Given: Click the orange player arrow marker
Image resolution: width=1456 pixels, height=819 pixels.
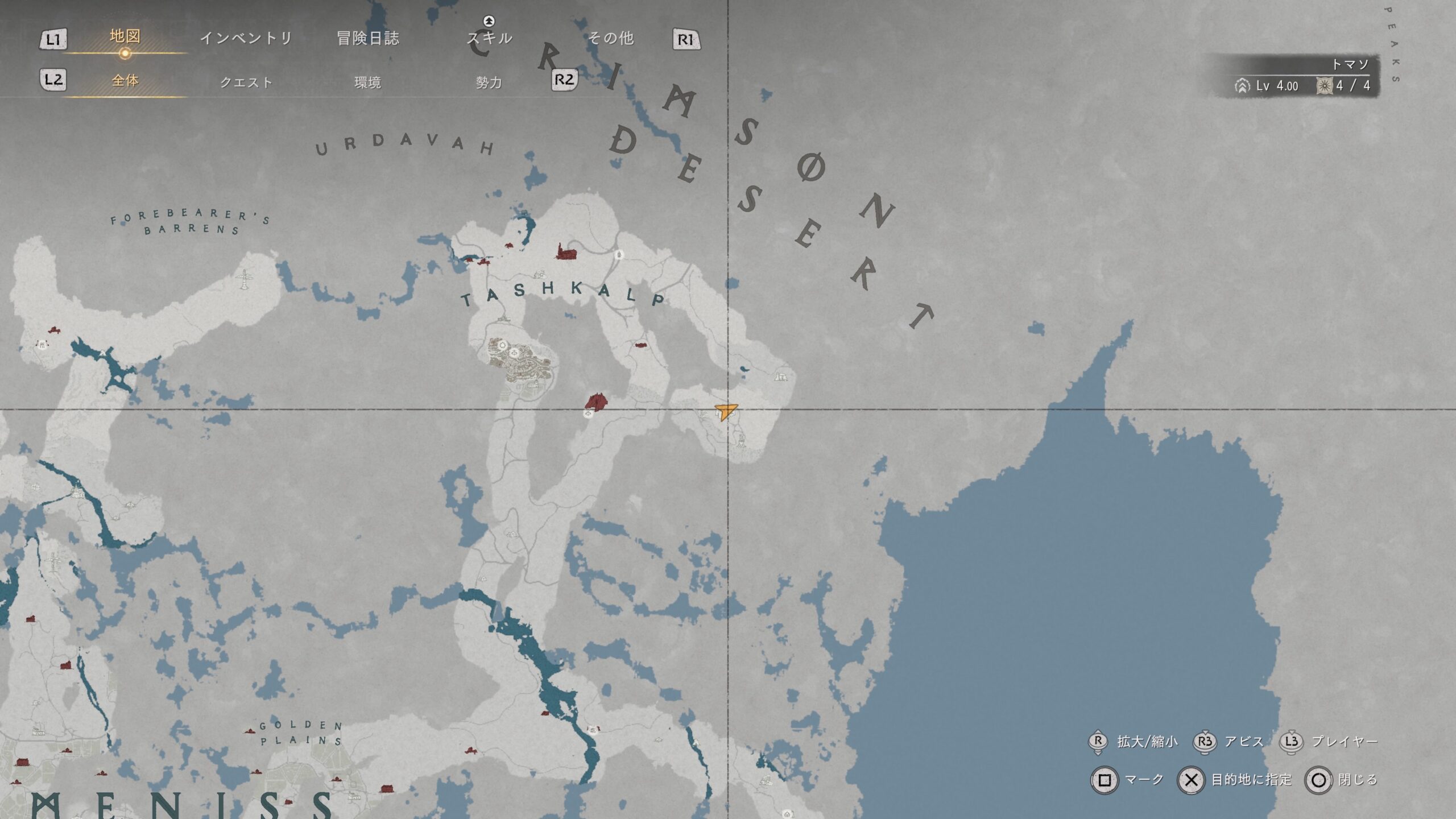Looking at the screenshot, I should coord(726,410).
